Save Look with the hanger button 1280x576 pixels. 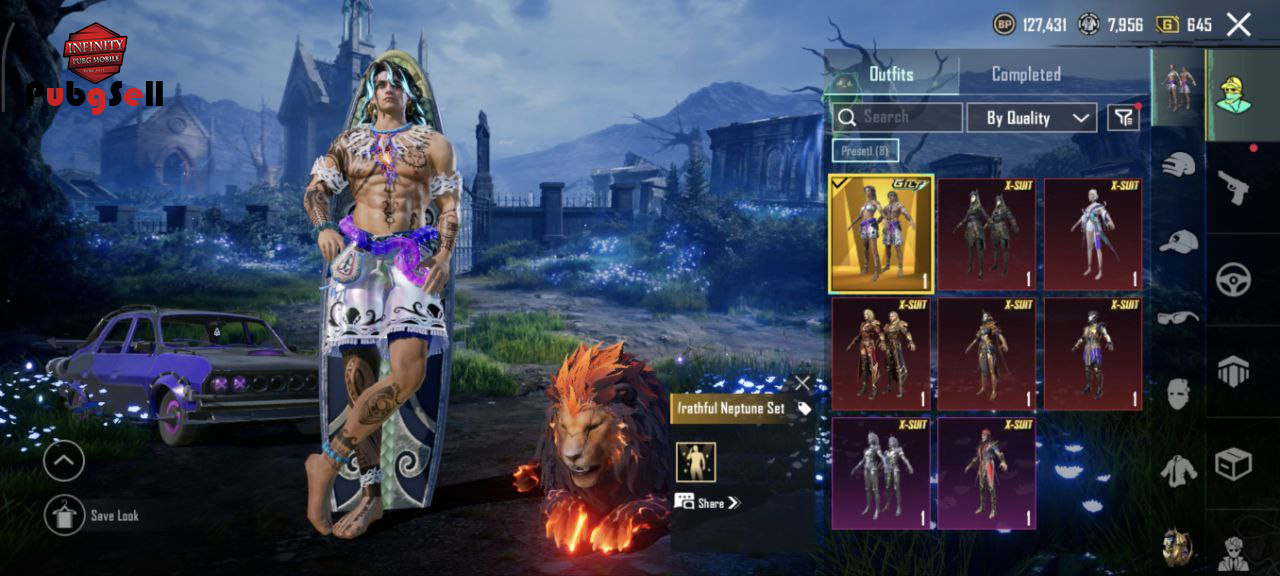pos(64,515)
